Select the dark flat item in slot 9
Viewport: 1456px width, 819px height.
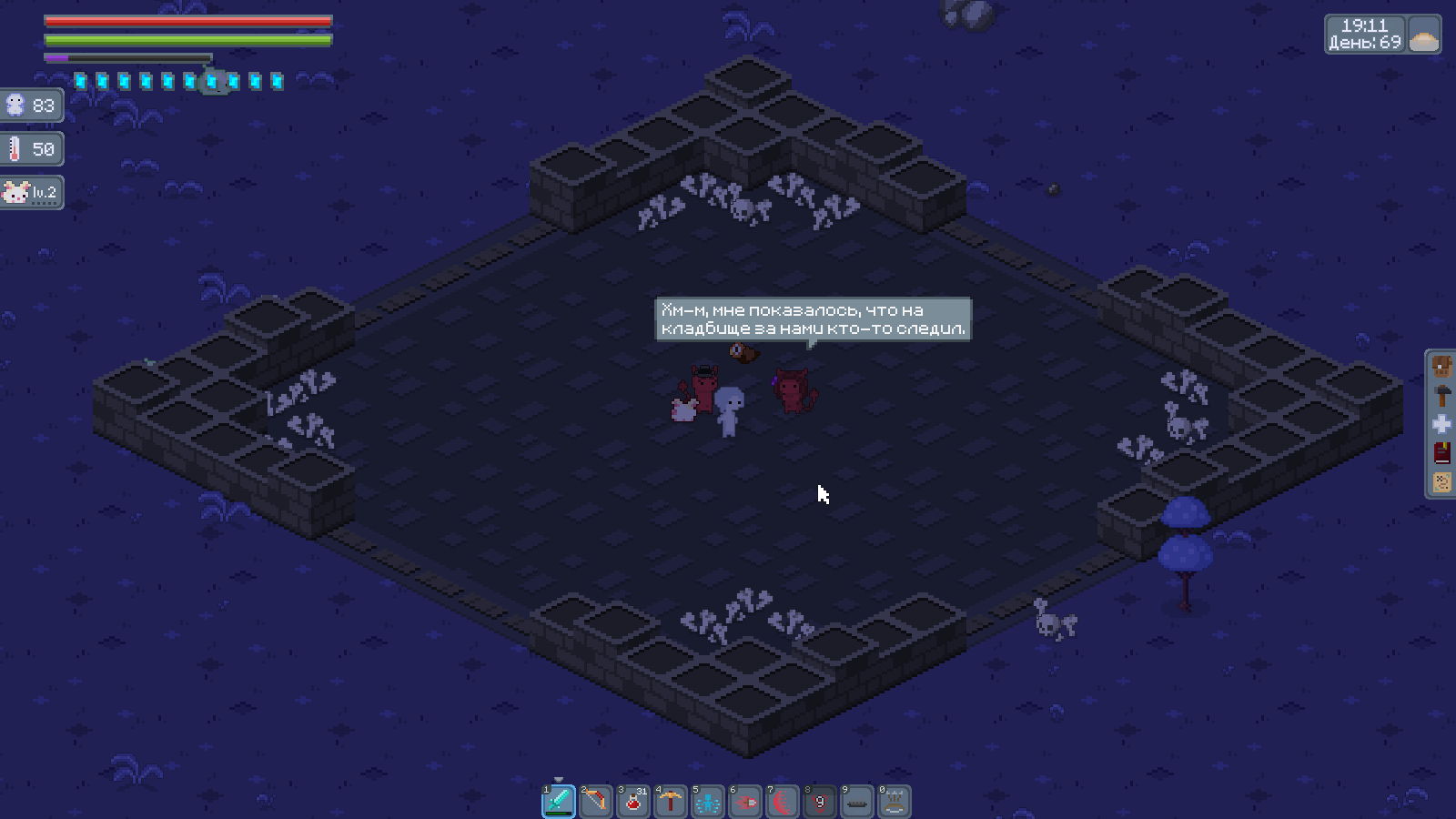coord(857,802)
